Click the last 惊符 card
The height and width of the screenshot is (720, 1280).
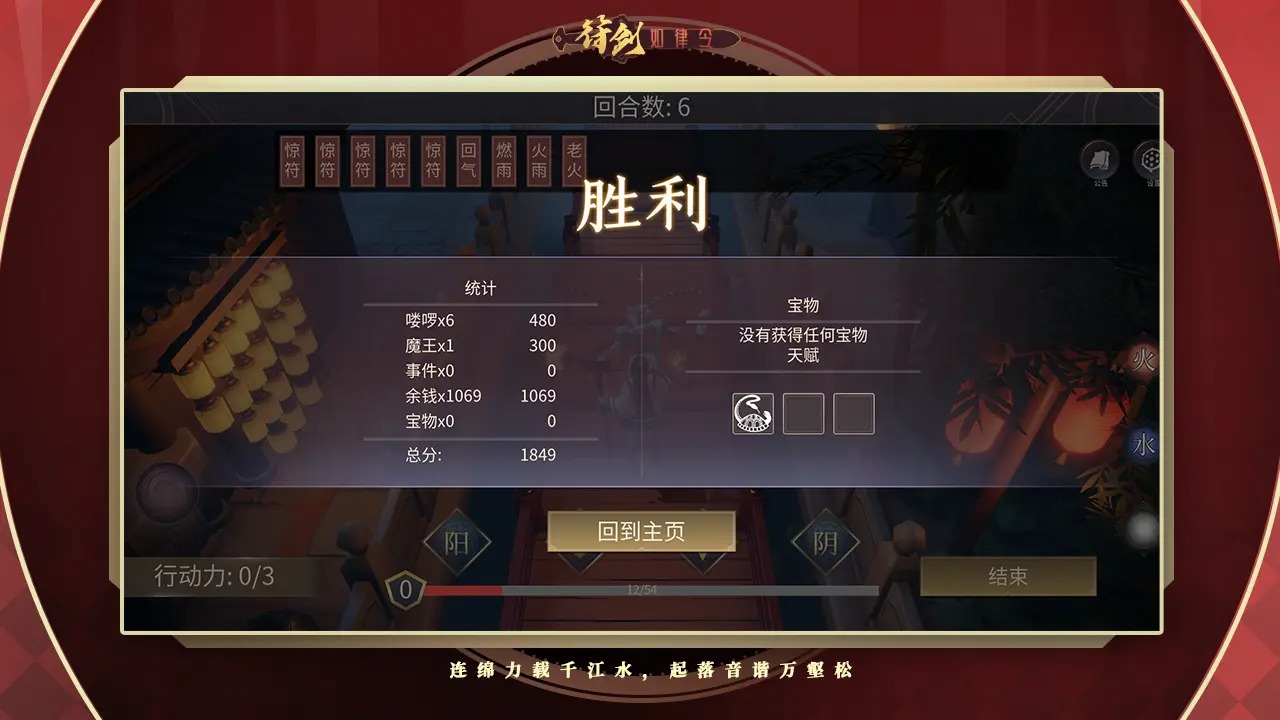tap(429, 161)
